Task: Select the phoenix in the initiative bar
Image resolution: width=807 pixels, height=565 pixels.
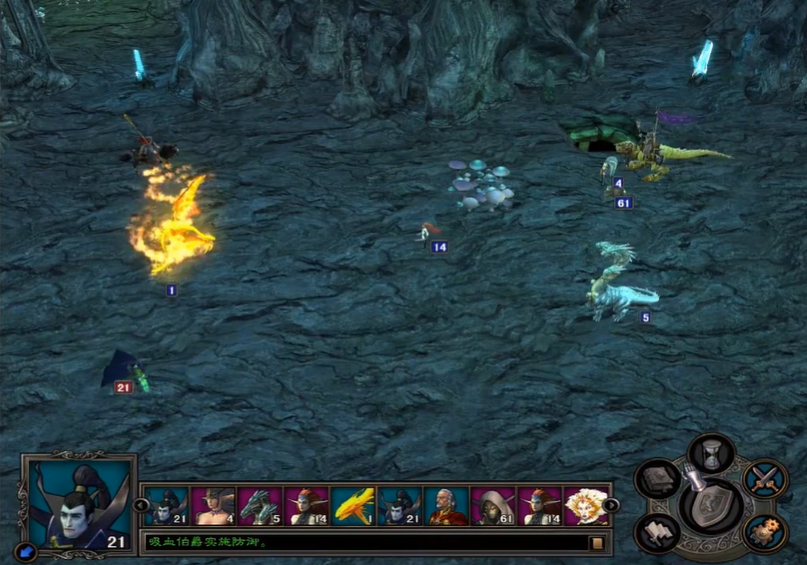Action: point(353,507)
